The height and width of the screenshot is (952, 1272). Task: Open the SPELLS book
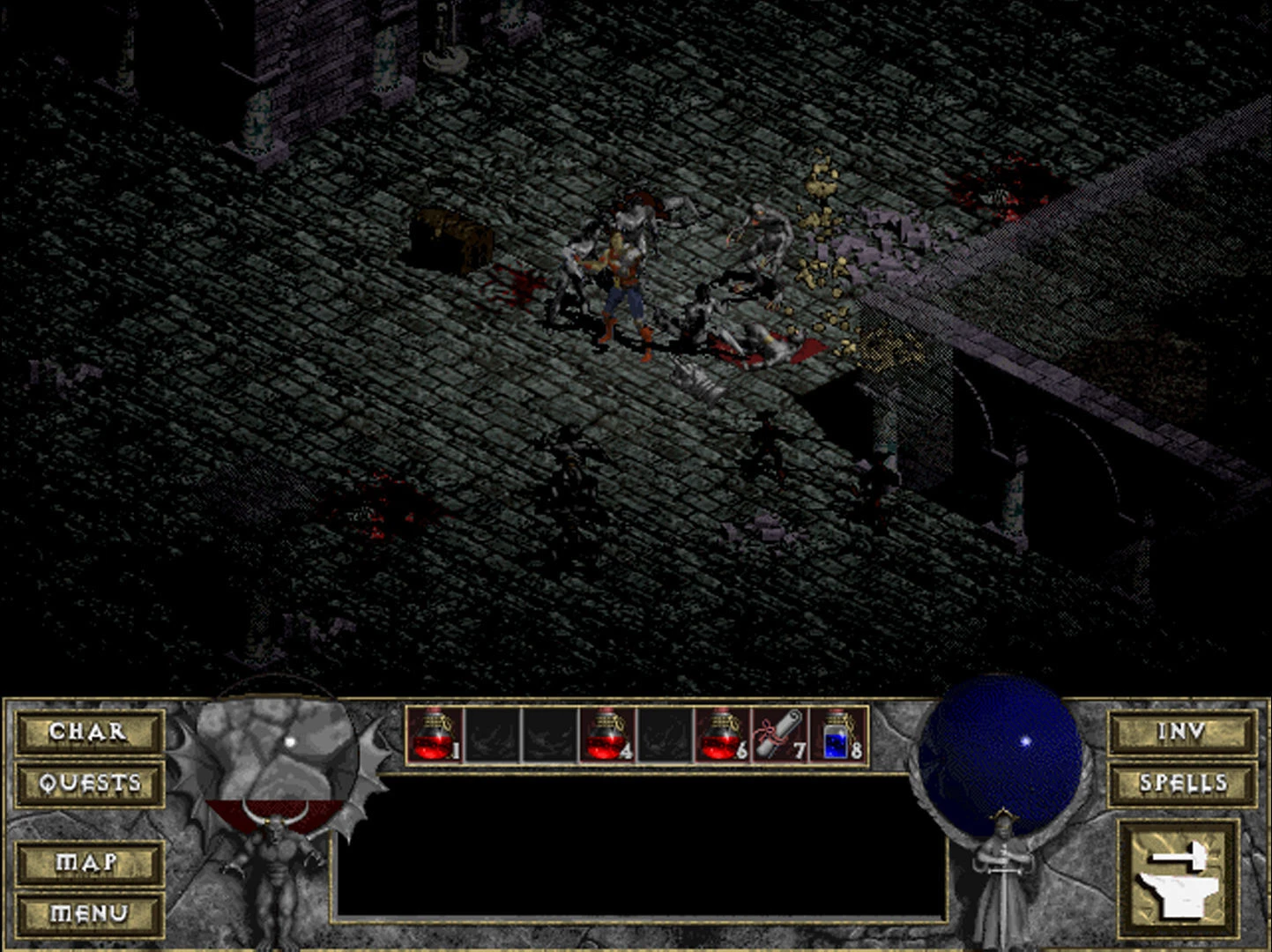click(1182, 783)
